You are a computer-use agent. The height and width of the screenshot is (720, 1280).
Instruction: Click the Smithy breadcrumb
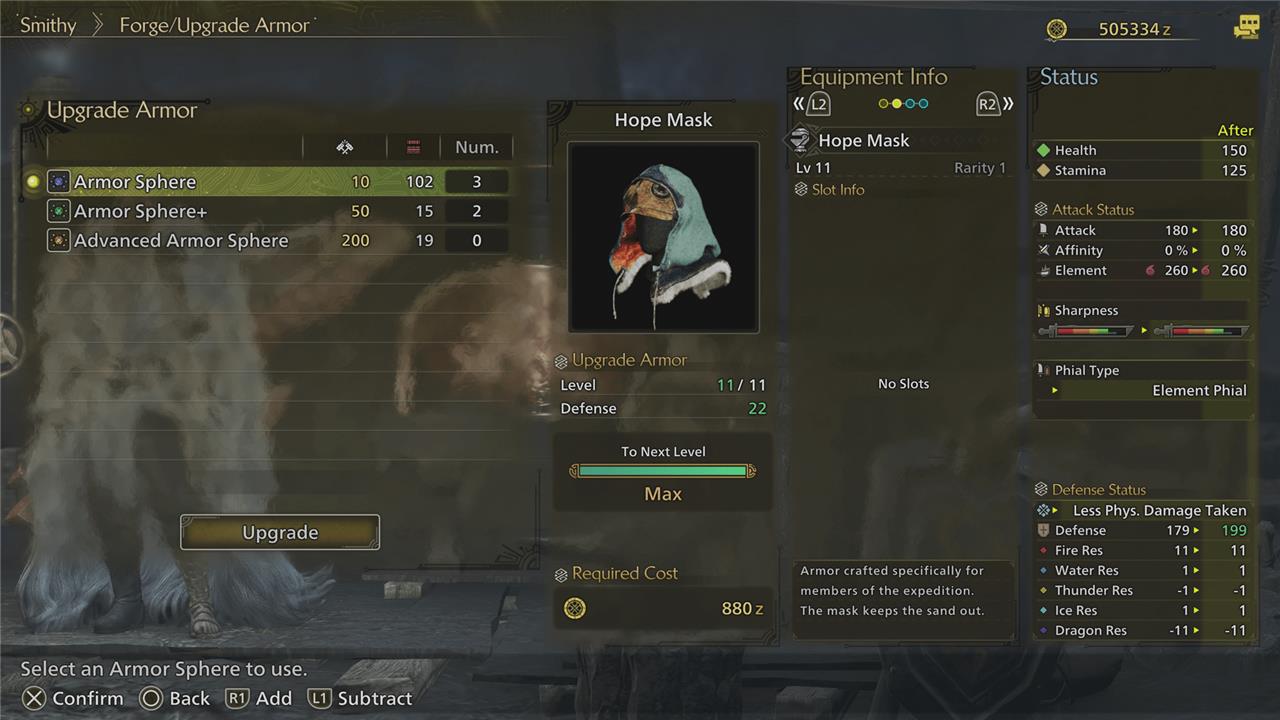pyautogui.click(x=48, y=26)
